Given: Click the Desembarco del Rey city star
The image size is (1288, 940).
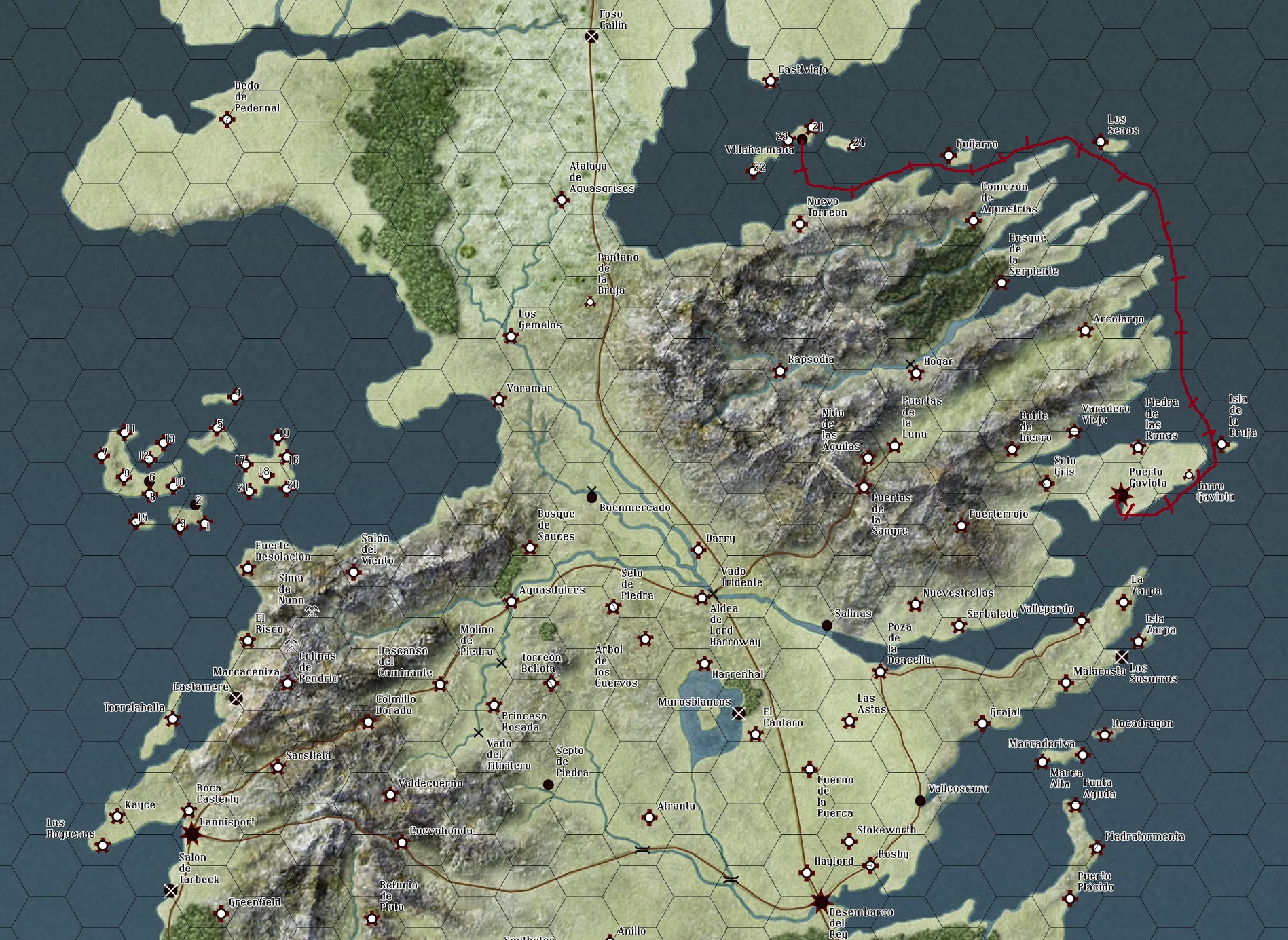Looking at the screenshot, I should (821, 902).
